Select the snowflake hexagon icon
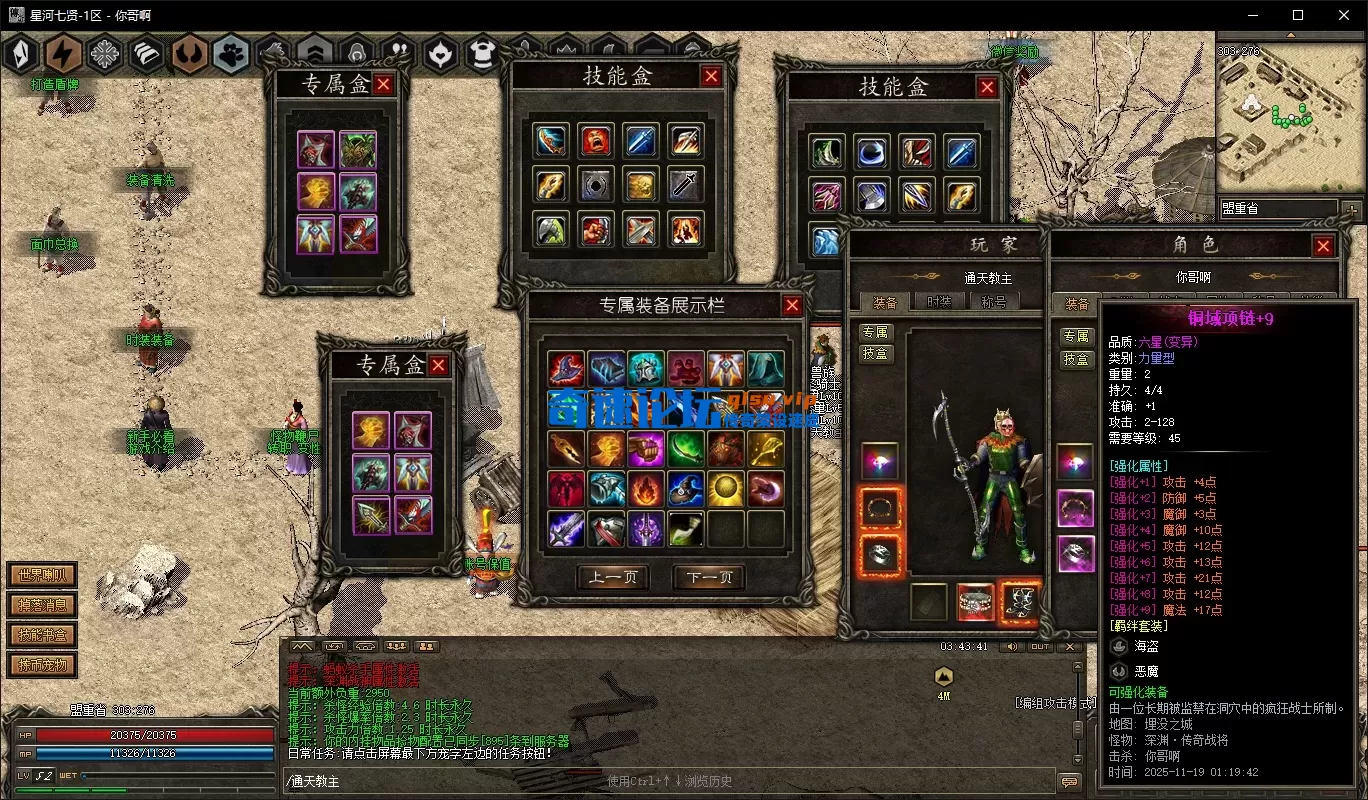The height and width of the screenshot is (800, 1368). tap(105, 54)
